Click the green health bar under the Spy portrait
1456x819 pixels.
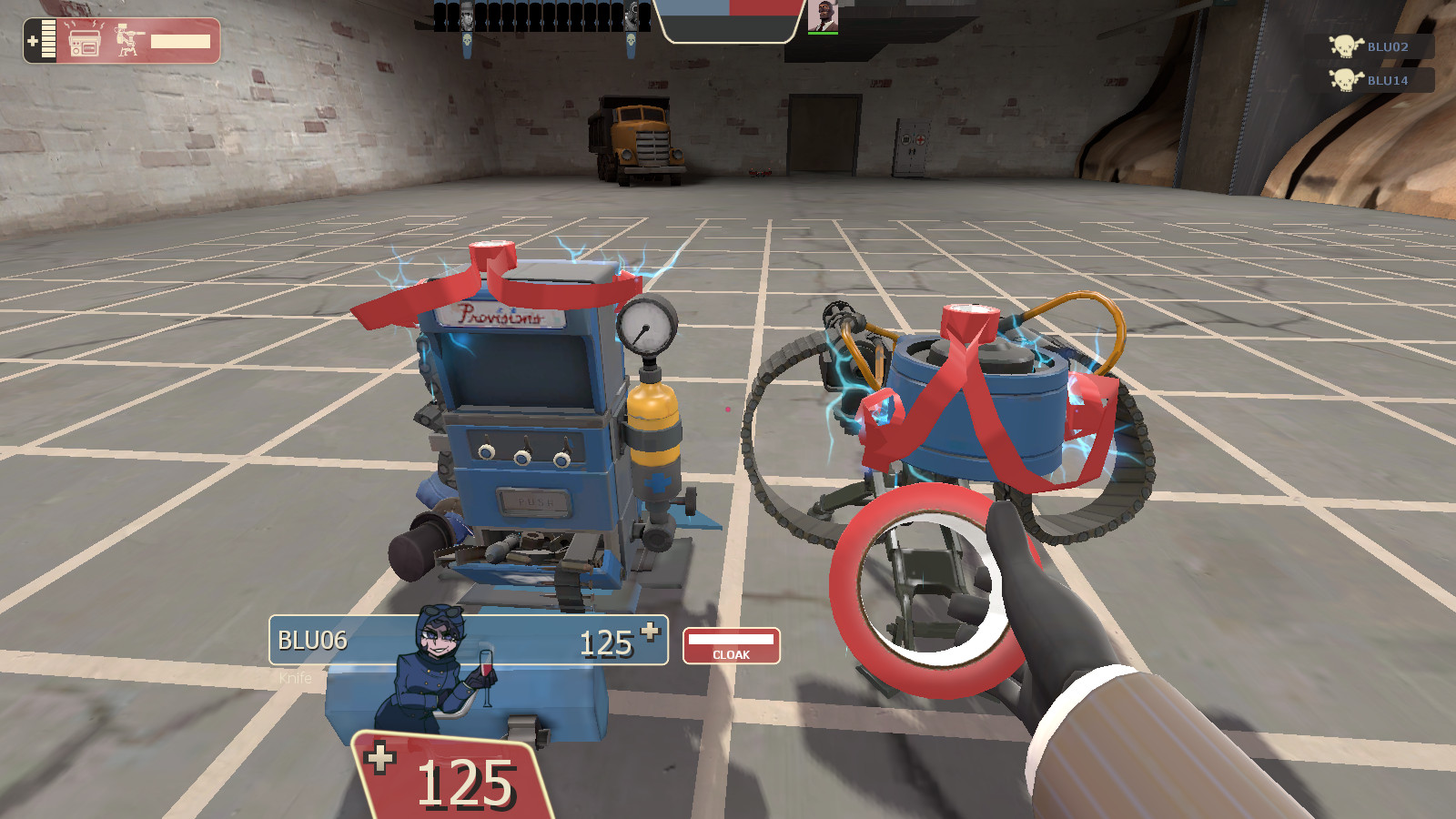(x=822, y=35)
